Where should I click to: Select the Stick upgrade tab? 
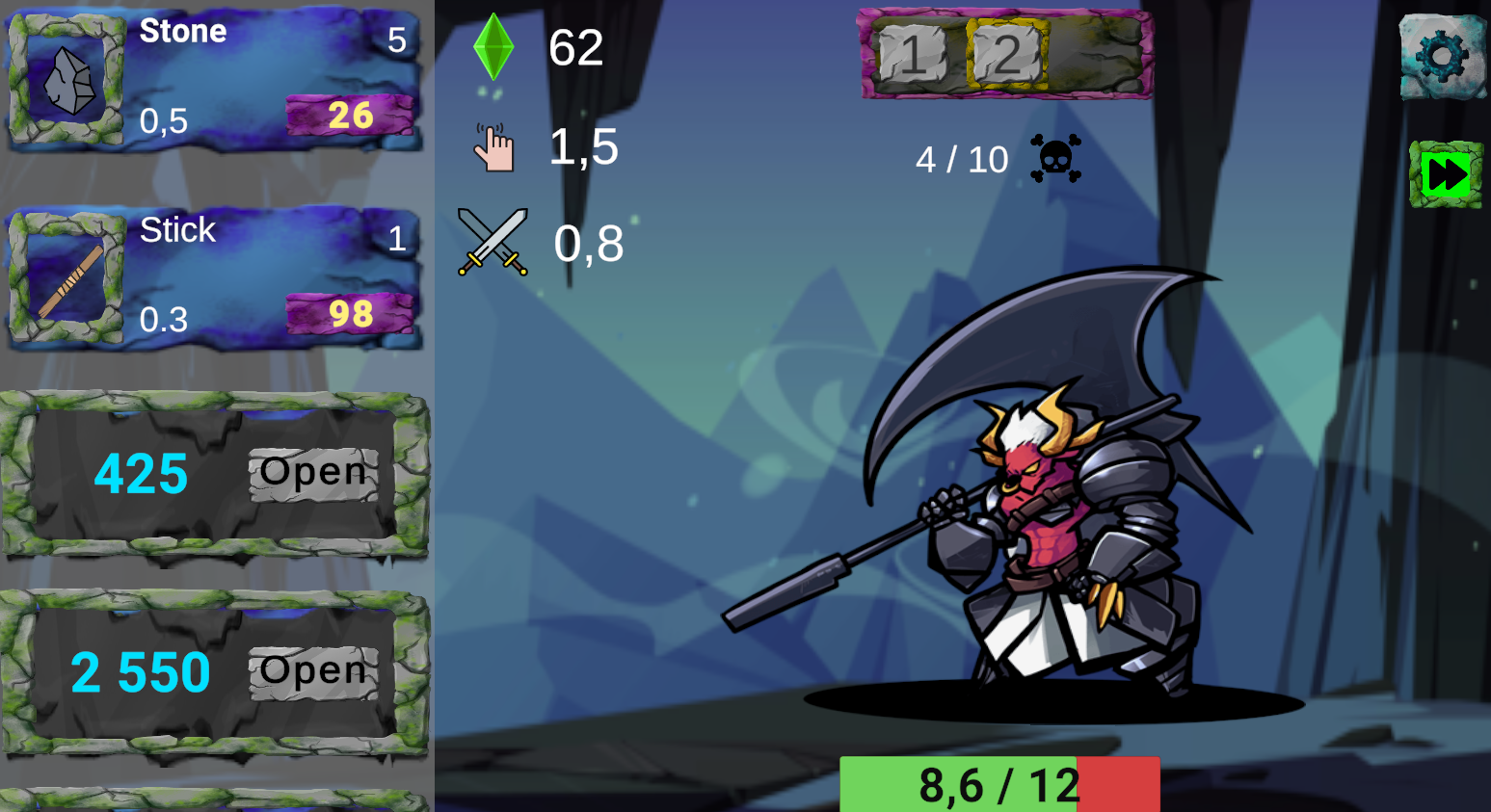(241, 279)
